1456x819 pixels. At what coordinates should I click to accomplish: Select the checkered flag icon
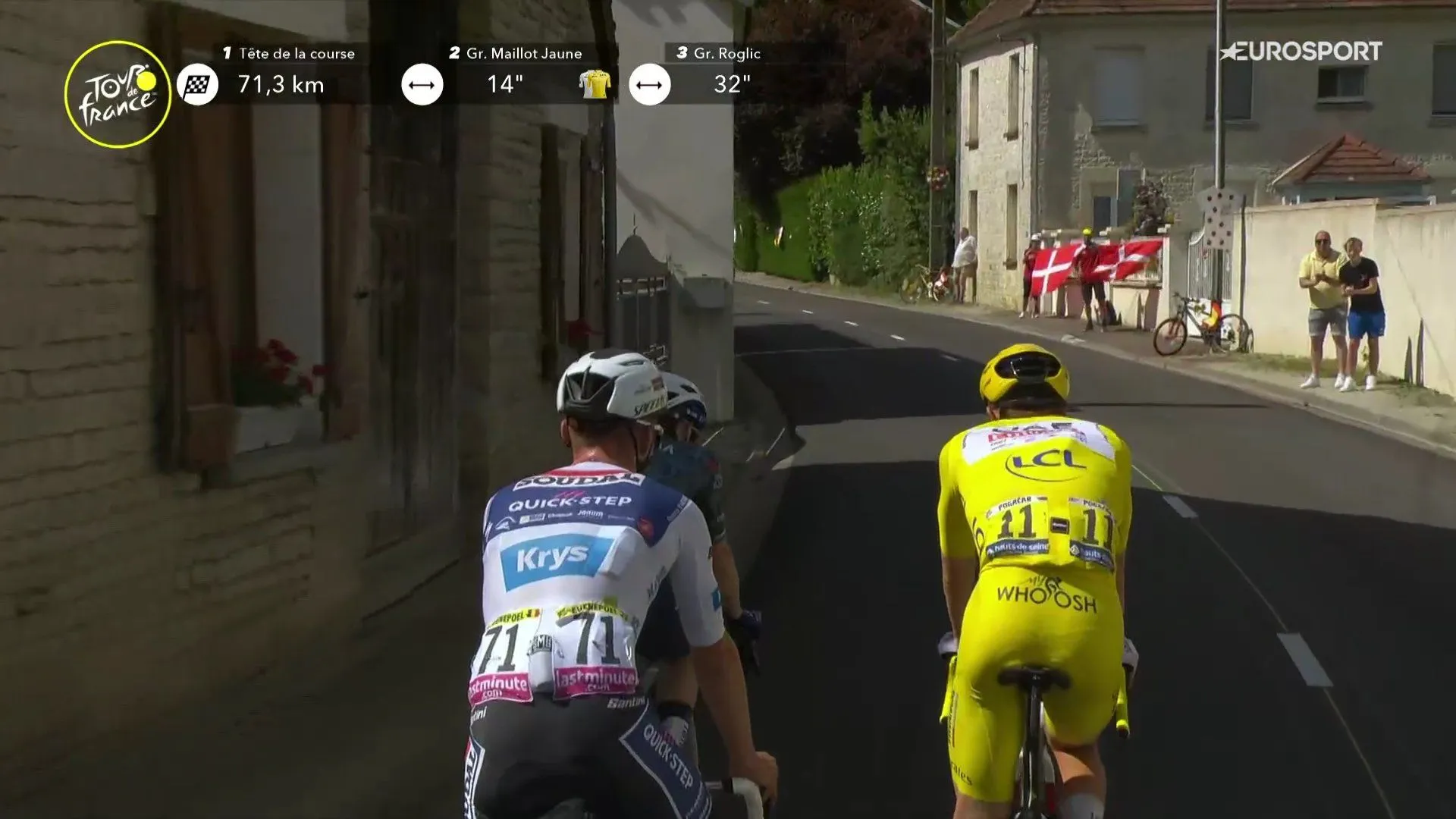[x=197, y=84]
